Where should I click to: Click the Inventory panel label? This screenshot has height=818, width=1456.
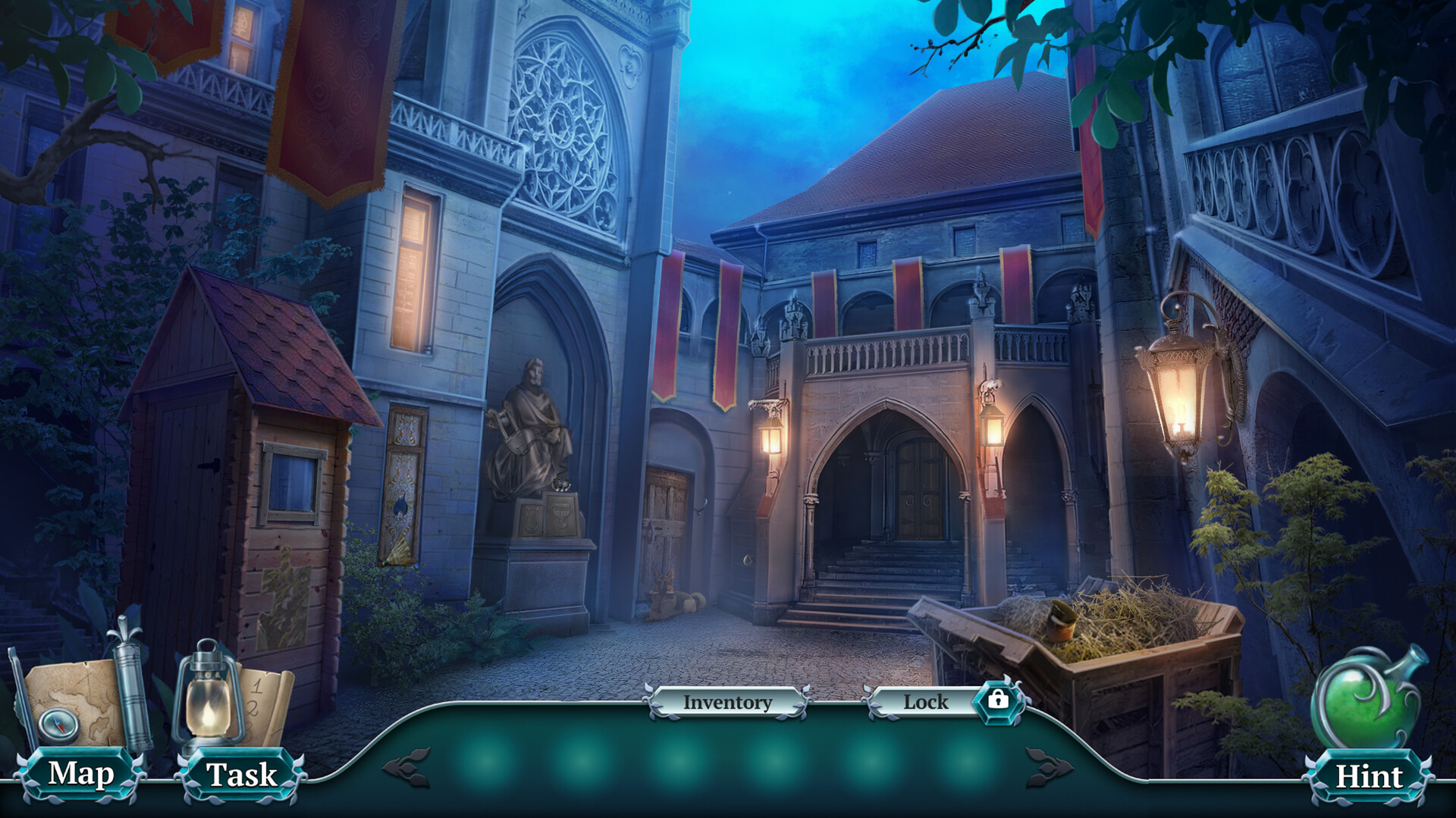point(726,703)
